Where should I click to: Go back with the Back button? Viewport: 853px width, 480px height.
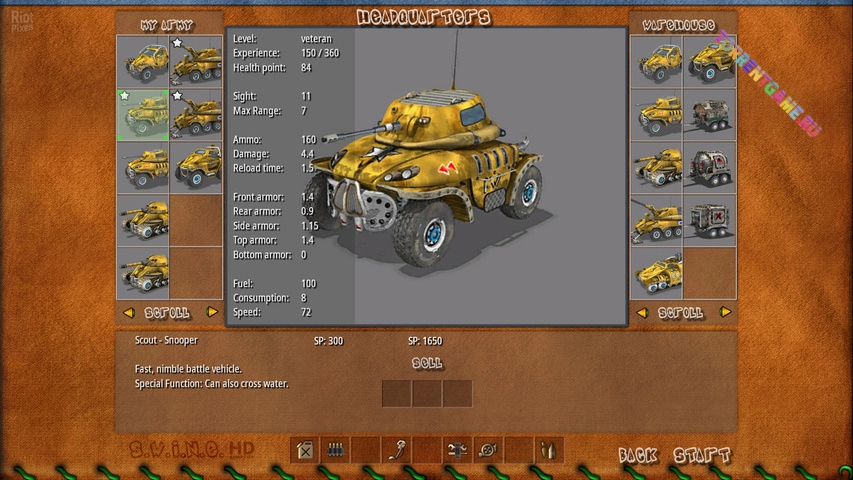(x=638, y=456)
